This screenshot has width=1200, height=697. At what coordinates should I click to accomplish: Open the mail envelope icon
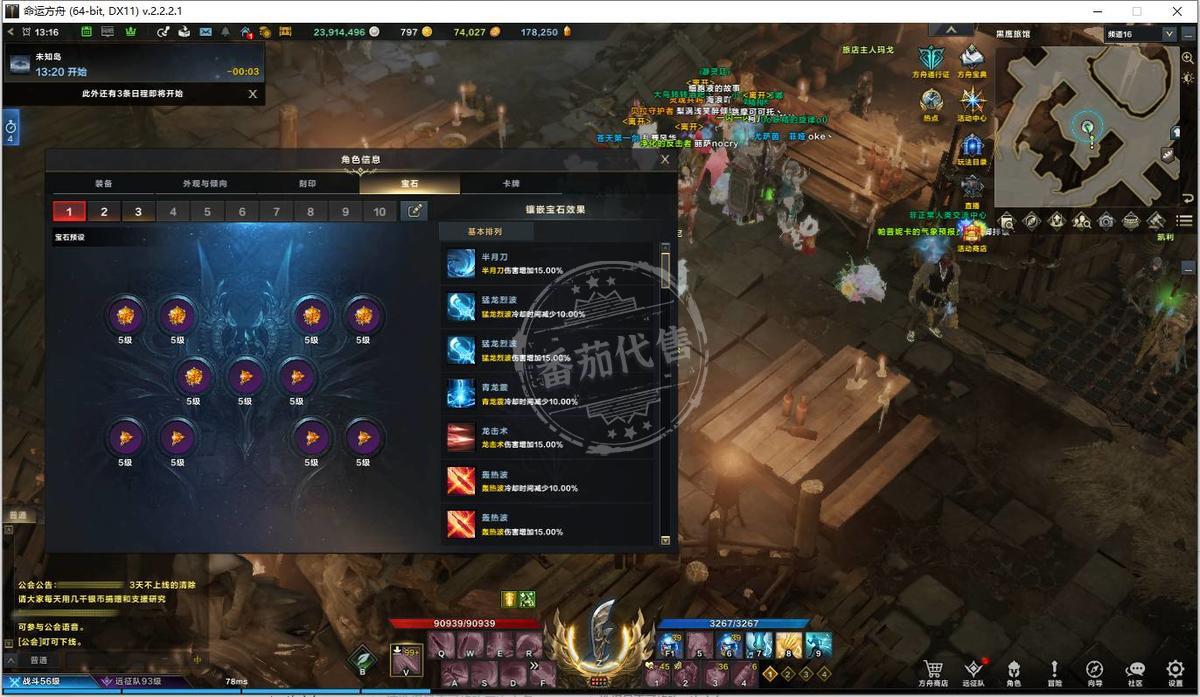pos(206,32)
